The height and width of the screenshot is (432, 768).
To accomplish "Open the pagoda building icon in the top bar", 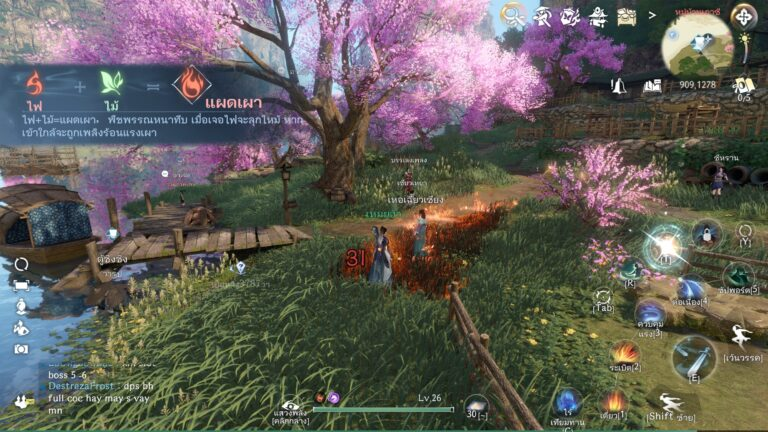I will (598, 15).
